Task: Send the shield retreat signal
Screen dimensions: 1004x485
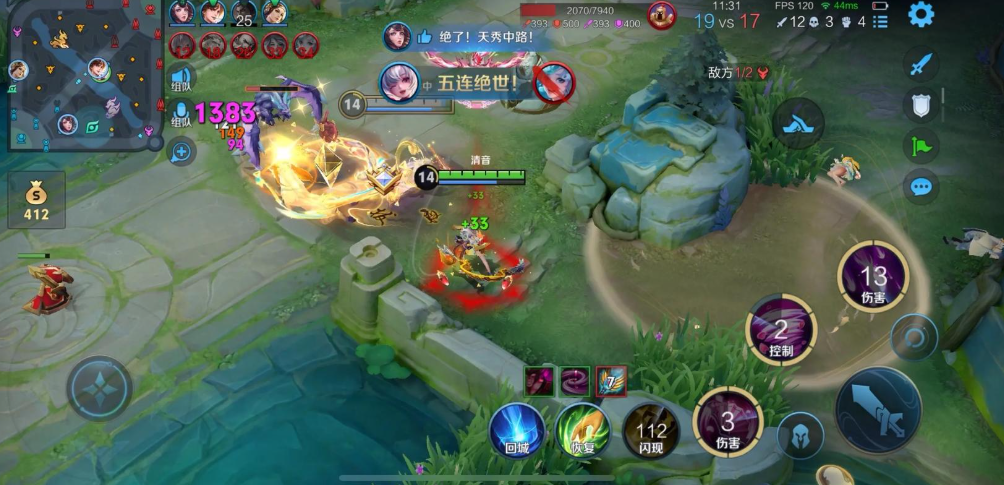Action: tap(920, 105)
